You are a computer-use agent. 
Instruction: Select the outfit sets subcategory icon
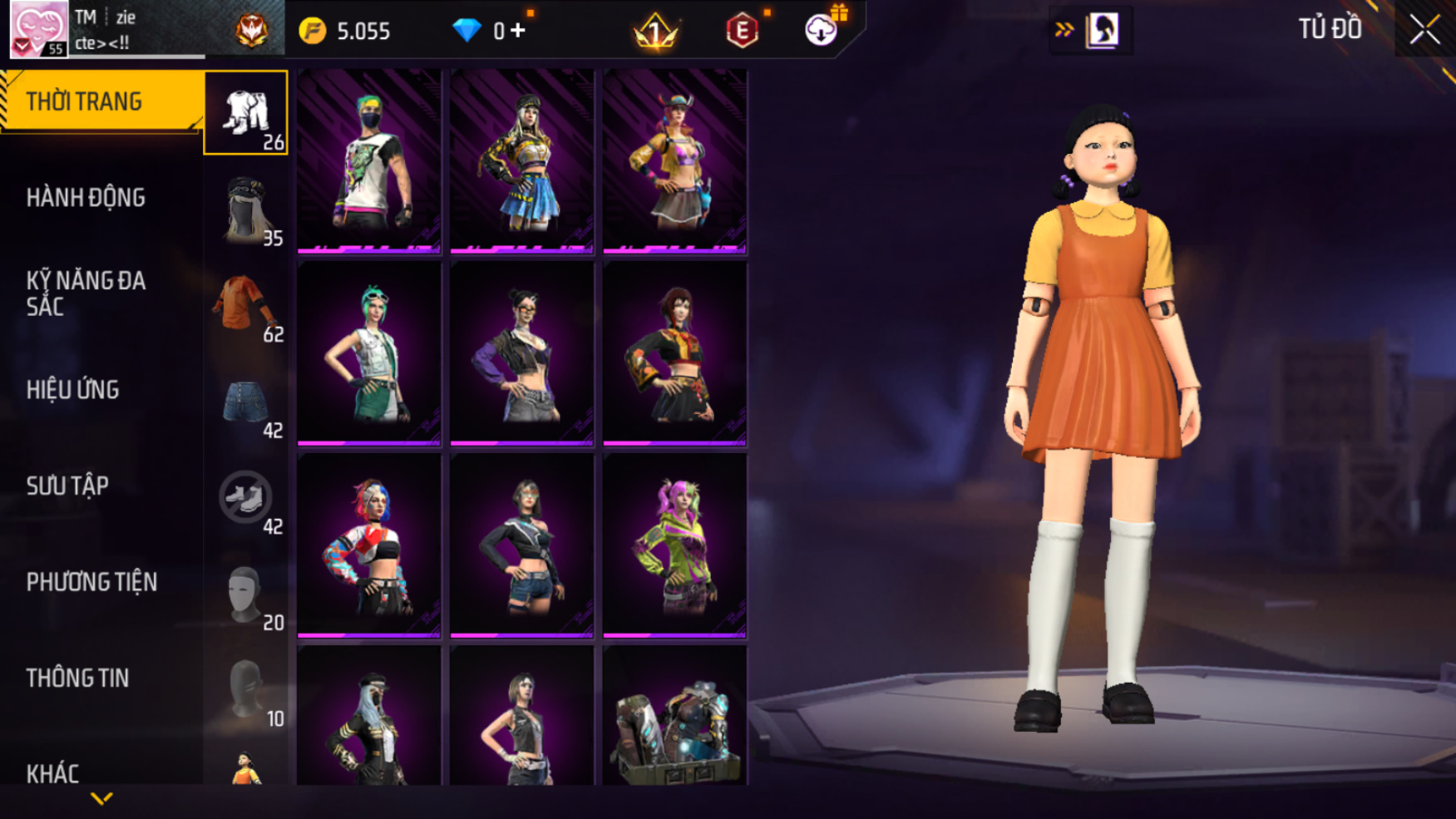246,113
